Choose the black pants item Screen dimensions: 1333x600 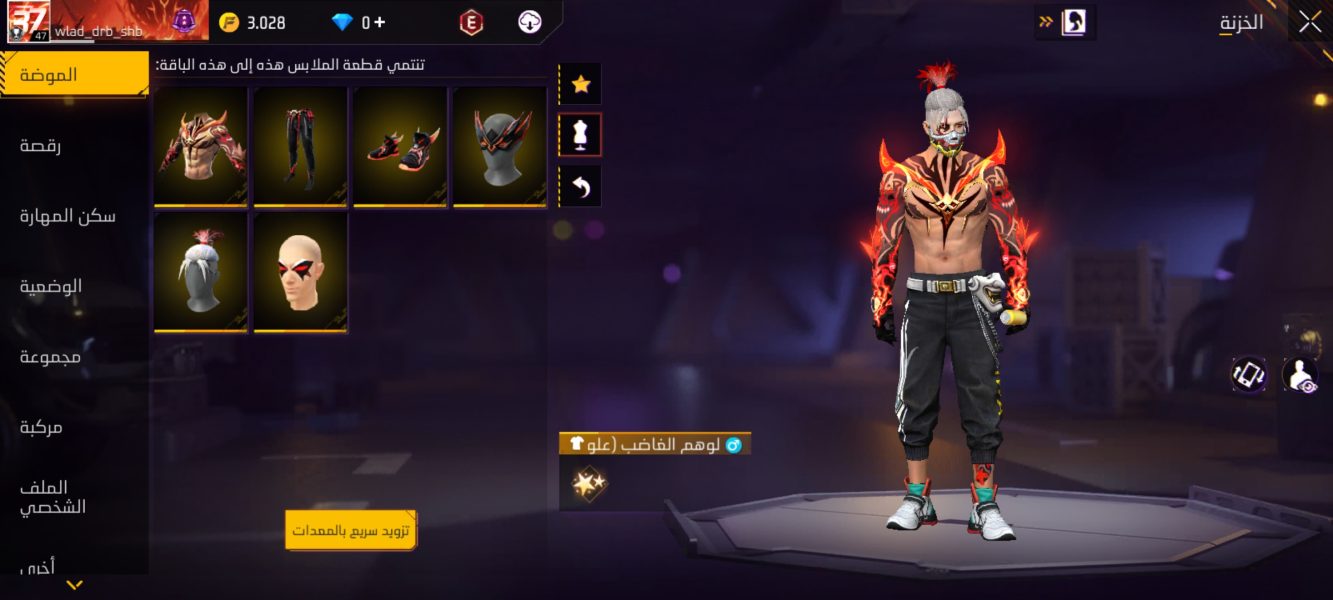click(x=300, y=147)
